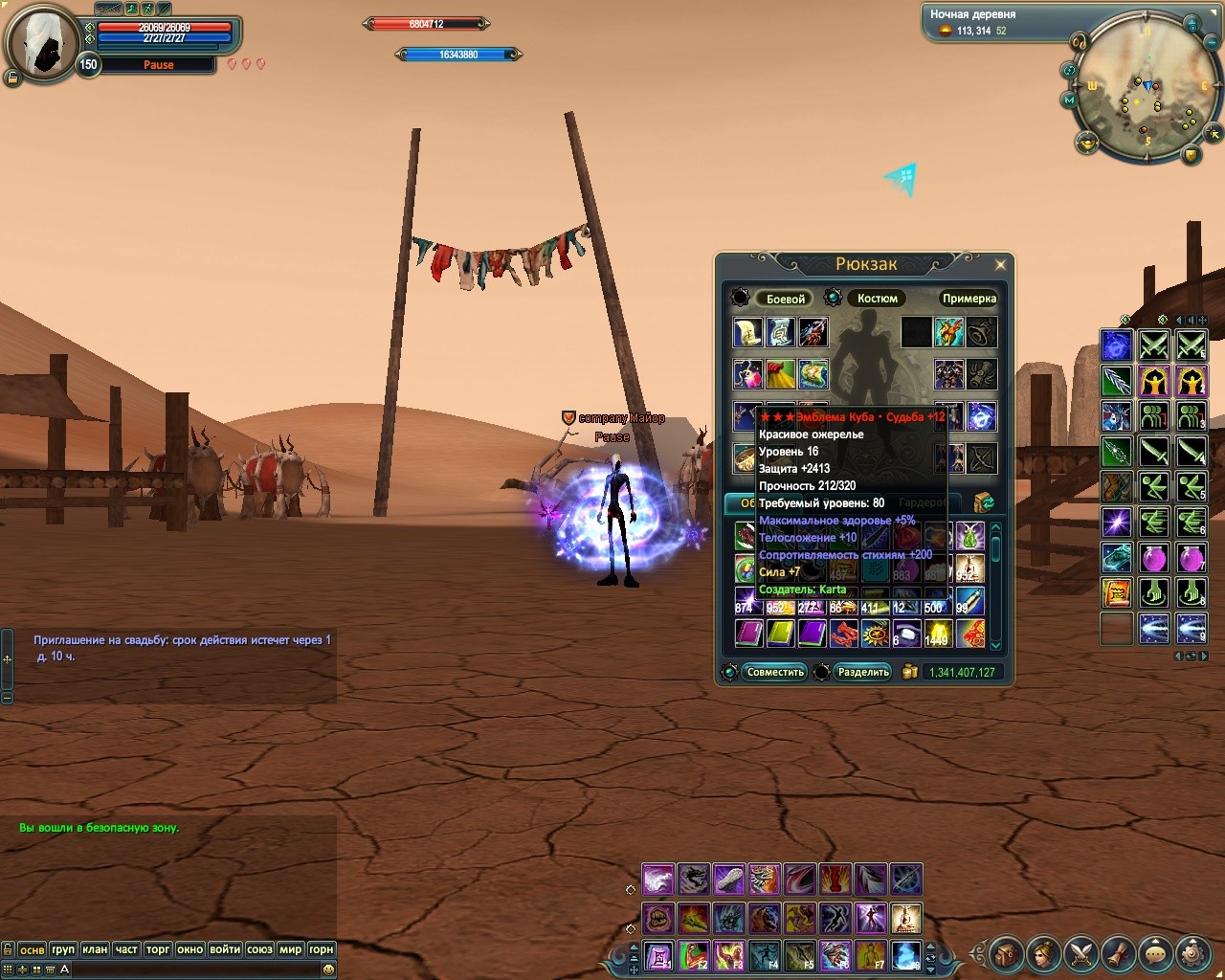Select the yellow-green book in the backpack
The height and width of the screenshot is (980, 1225).
(x=780, y=633)
